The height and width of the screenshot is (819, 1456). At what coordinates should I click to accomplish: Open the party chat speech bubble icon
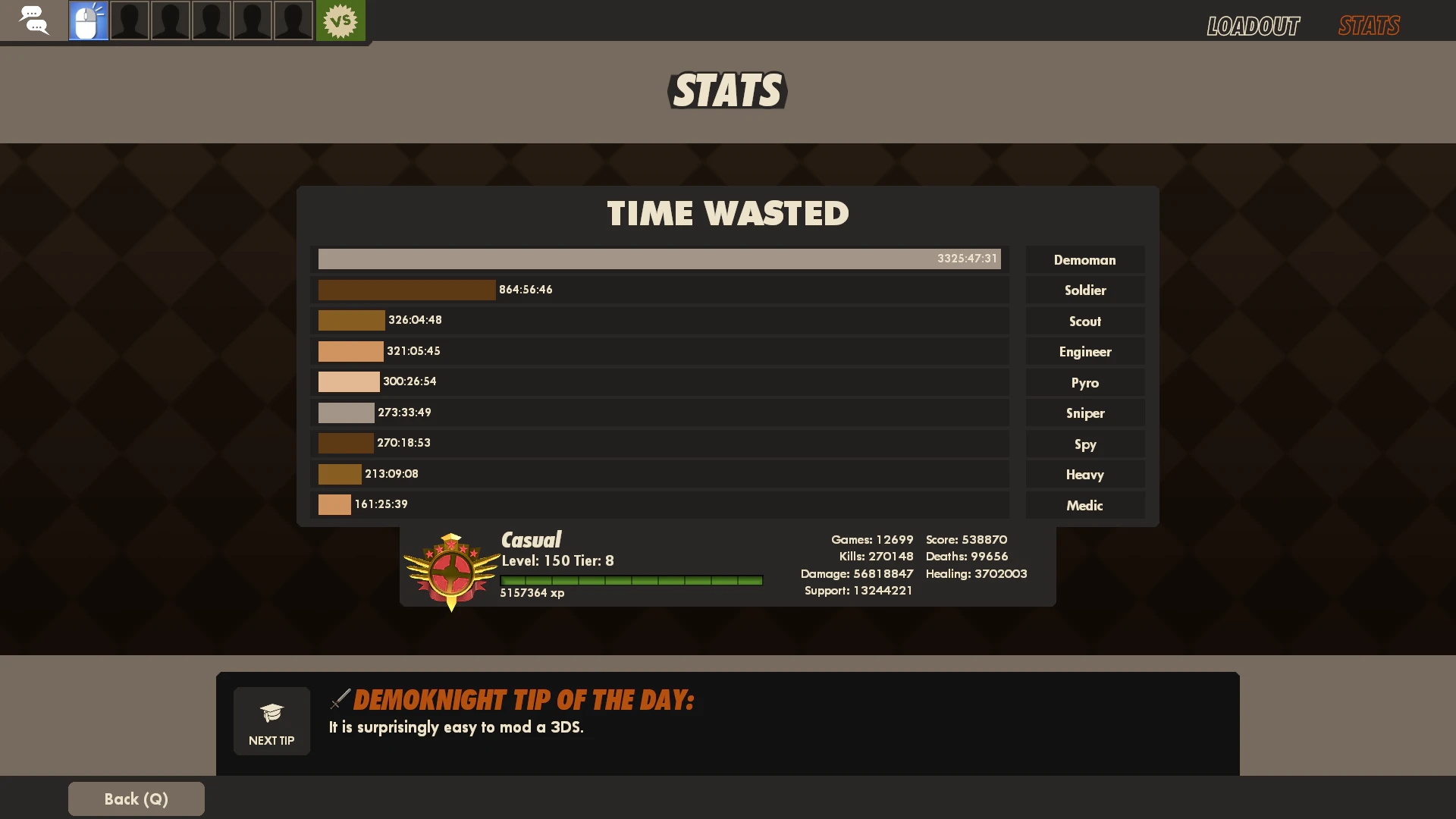(35, 20)
